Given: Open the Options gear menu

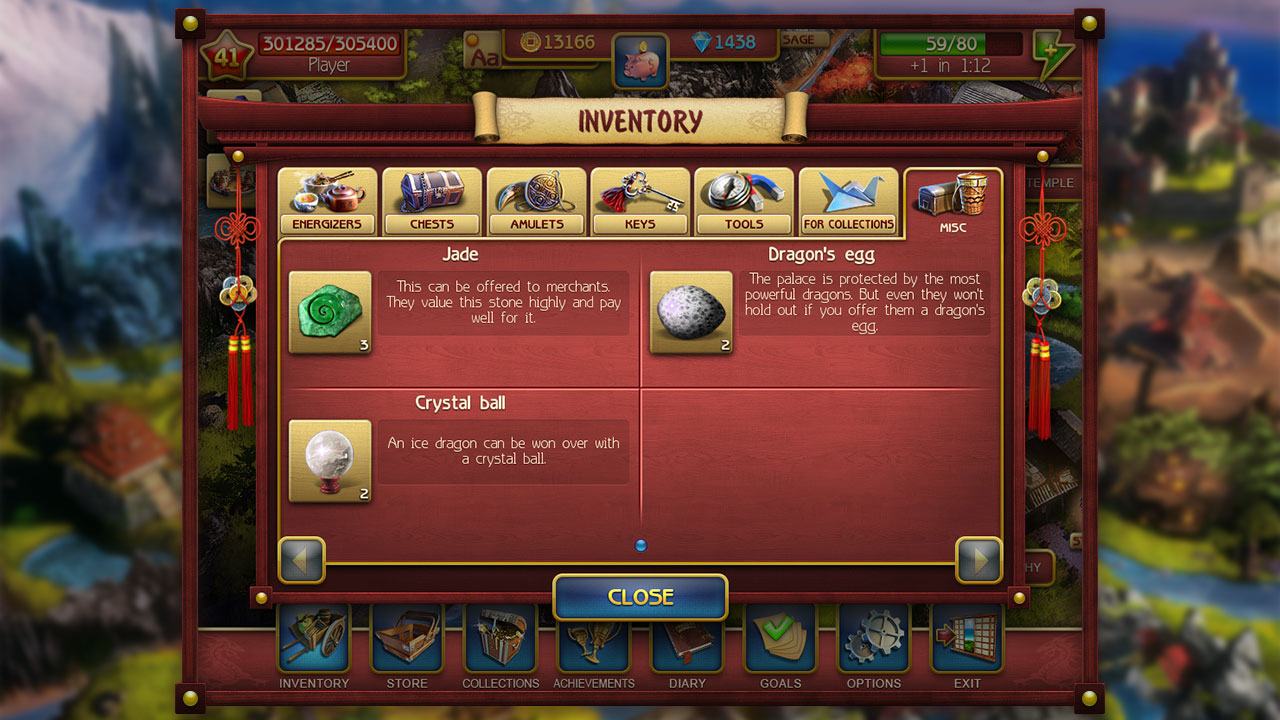Looking at the screenshot, I should click(x=873, y=642).
